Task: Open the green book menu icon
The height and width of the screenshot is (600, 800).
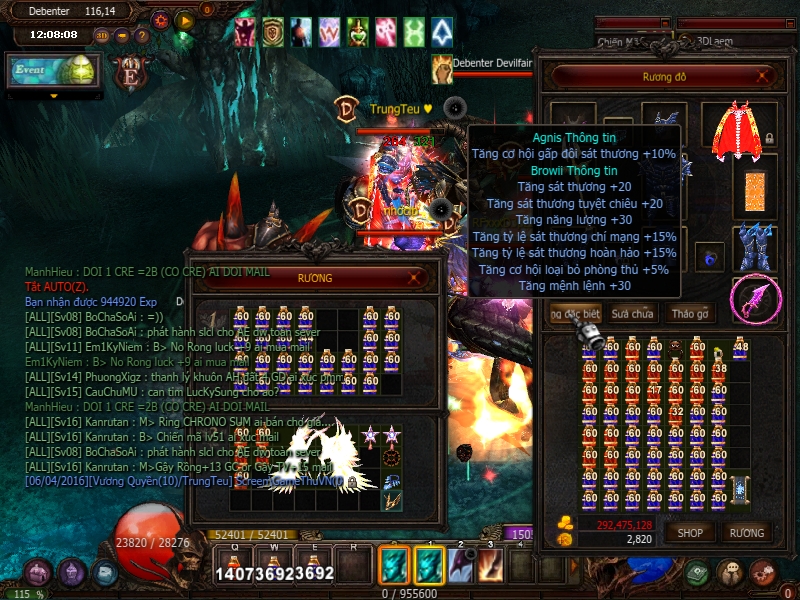Action: [697, 573]
